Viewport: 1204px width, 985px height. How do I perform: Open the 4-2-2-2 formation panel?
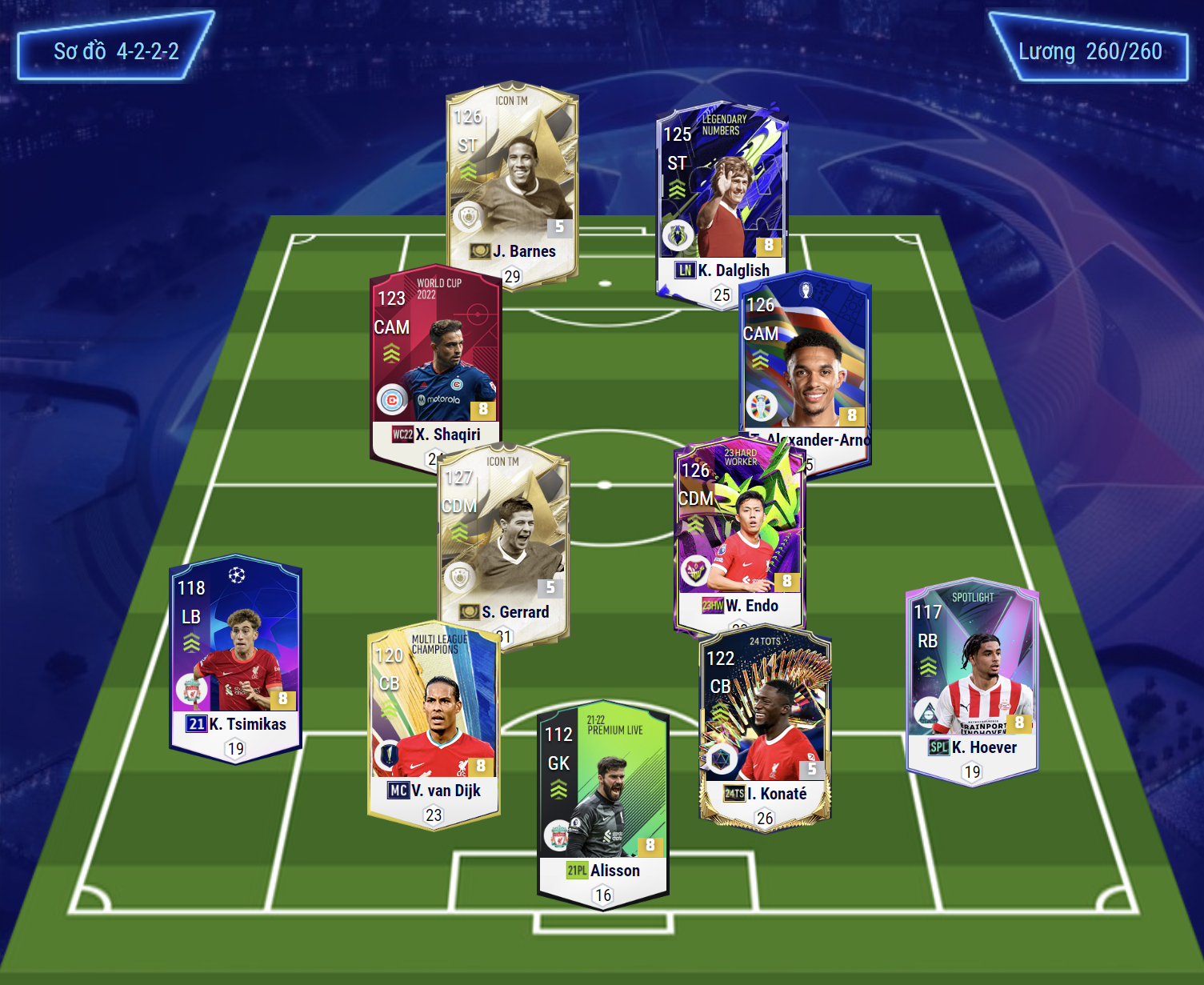115,50
